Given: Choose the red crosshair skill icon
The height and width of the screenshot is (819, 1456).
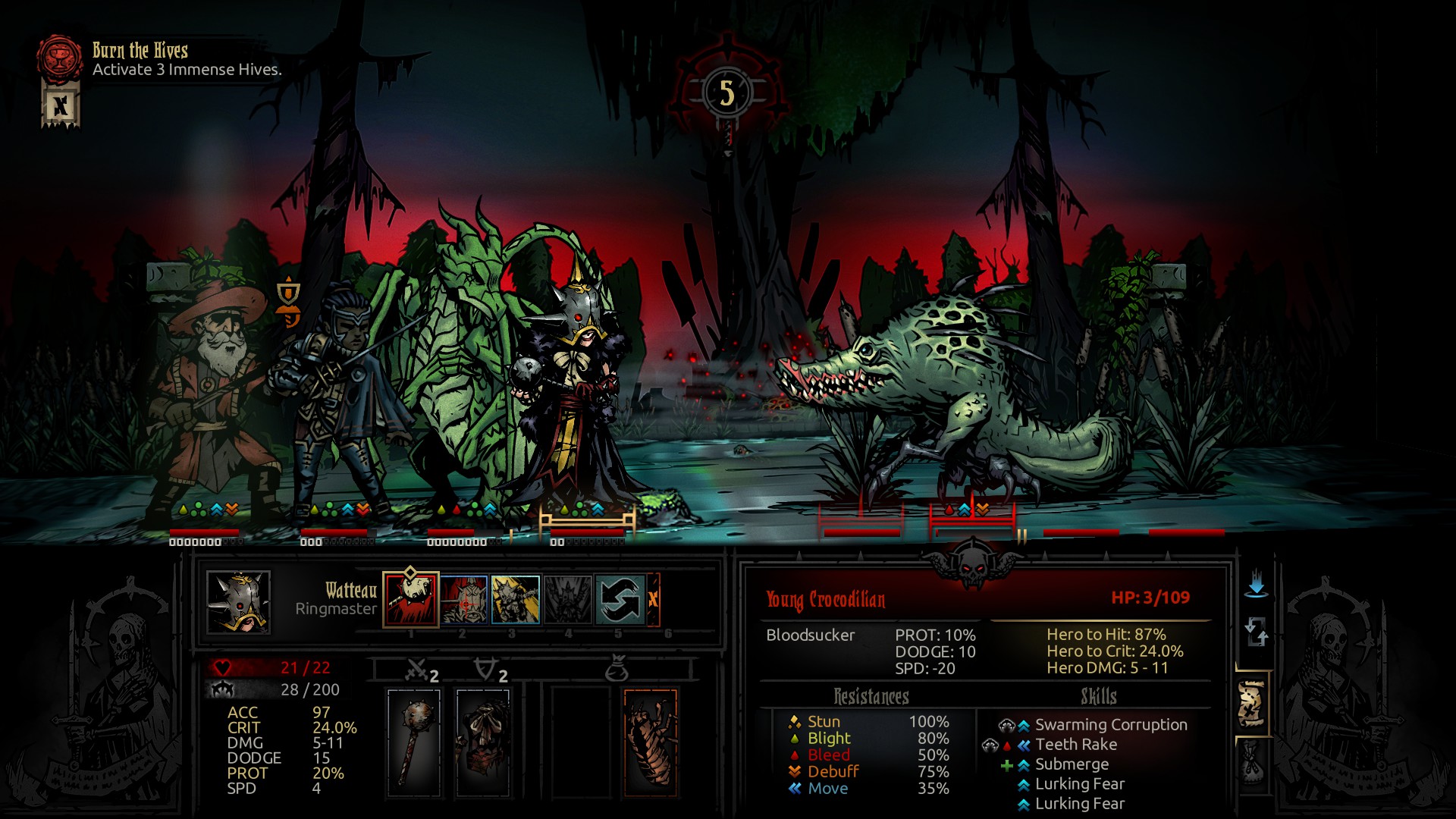Looking at the screenshot, I should 463,599.
